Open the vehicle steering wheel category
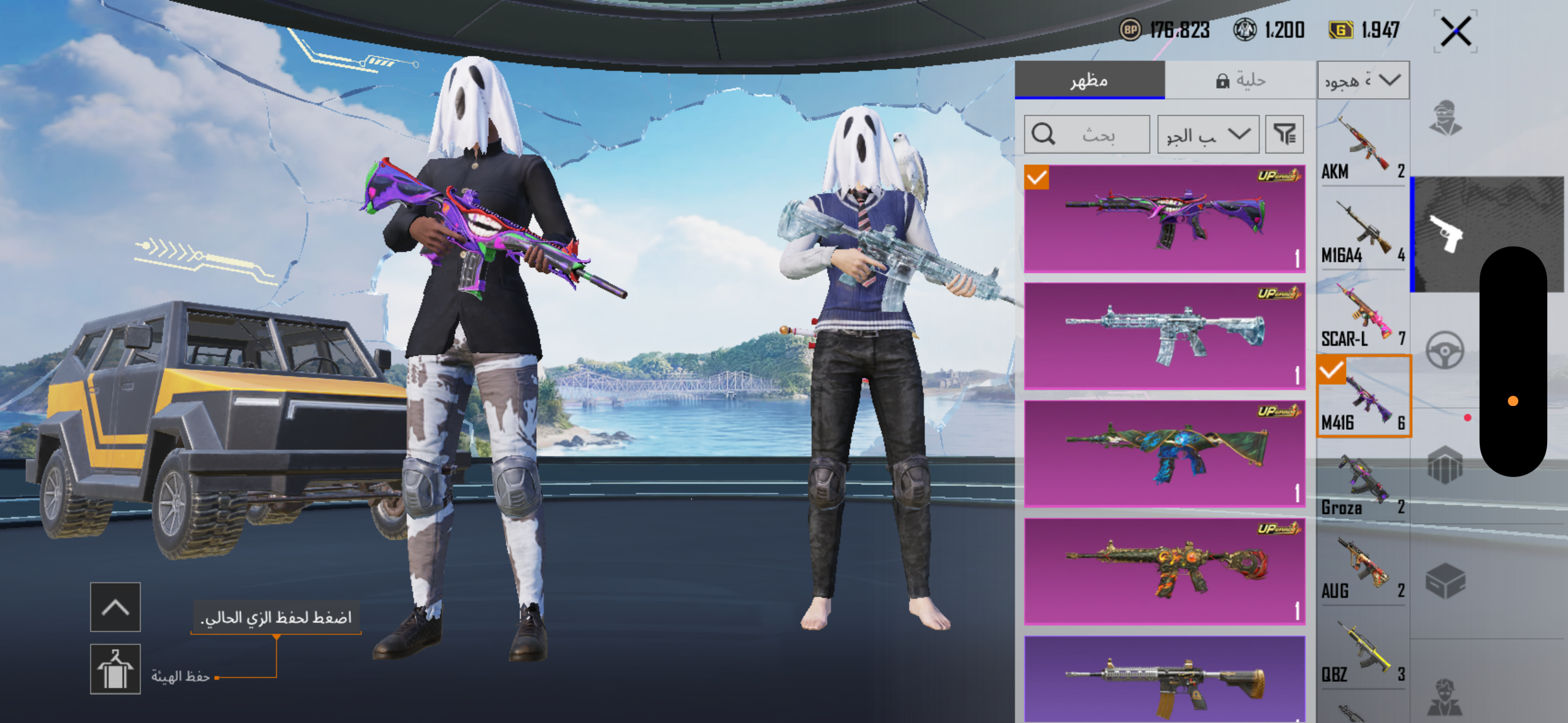The height and width of the screenshot is (723, 1568). click(x=1445, y=350)
